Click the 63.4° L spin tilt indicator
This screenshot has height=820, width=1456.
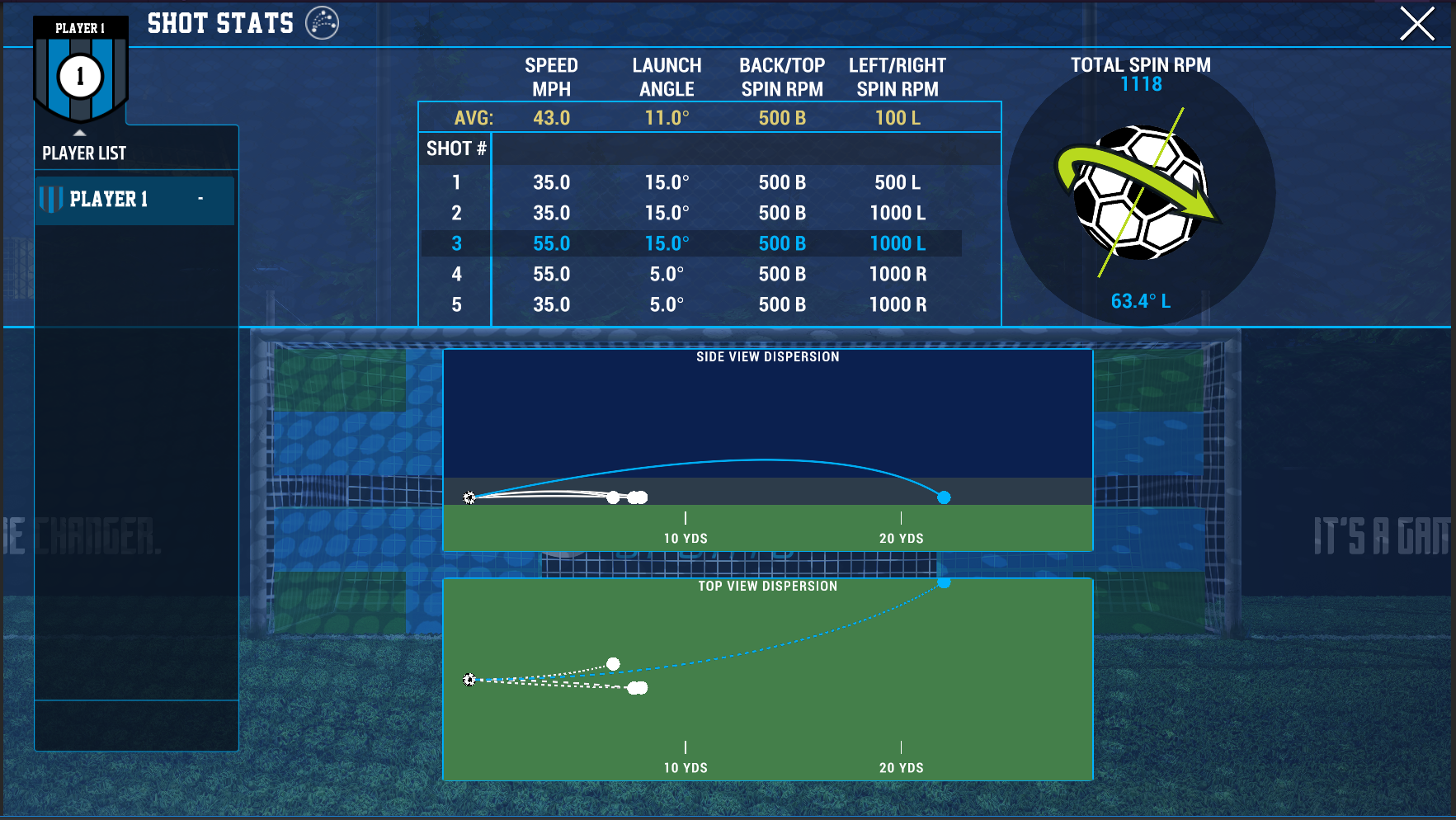pyautogui.click(x=1142, y=301)
